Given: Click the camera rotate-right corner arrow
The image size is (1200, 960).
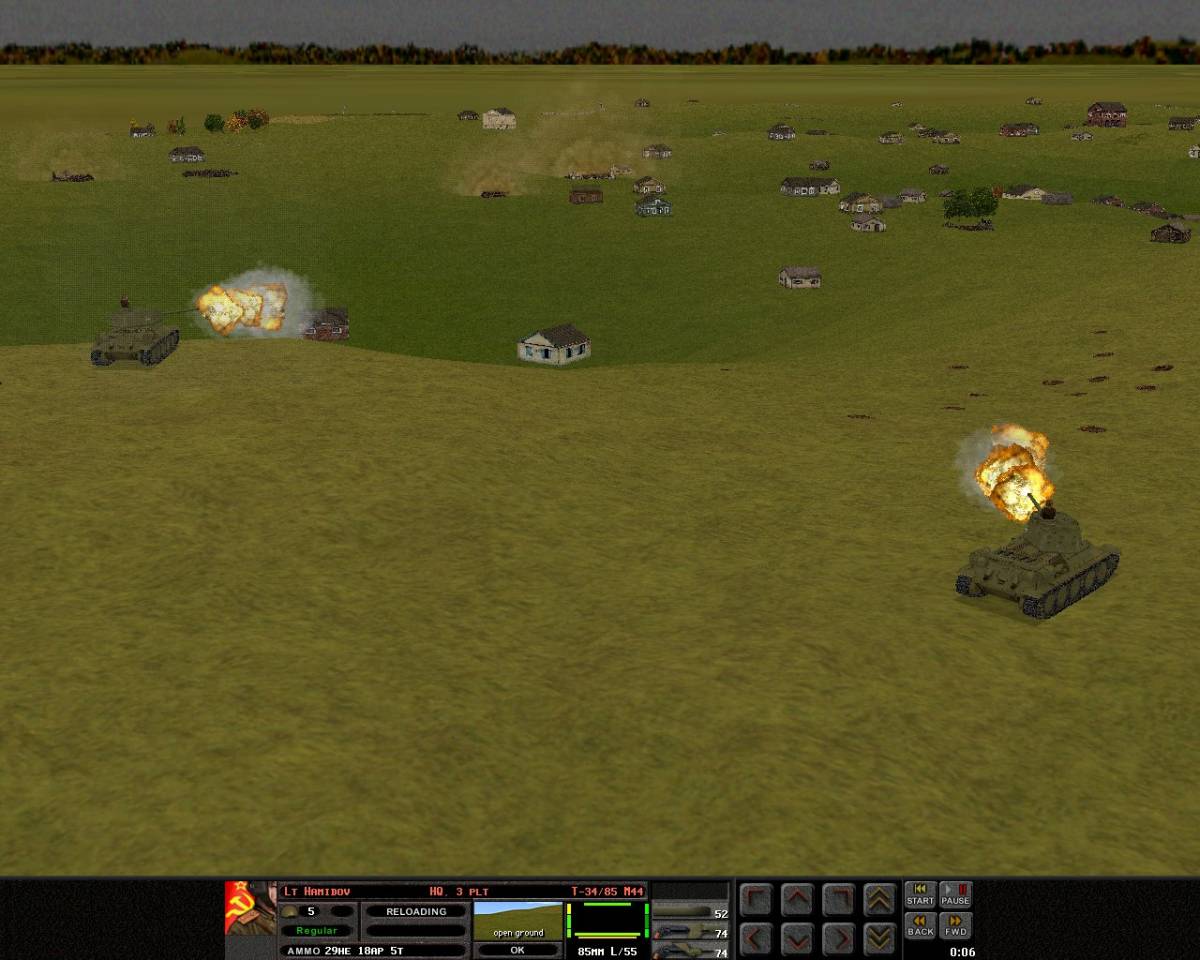Looking at the screenshot, I should click(838, 900).
